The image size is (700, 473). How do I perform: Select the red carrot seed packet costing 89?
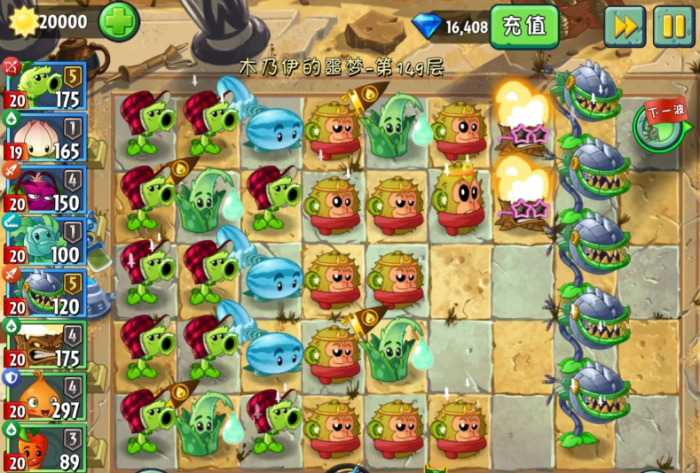pyautogui.click(x=46, y=448)
